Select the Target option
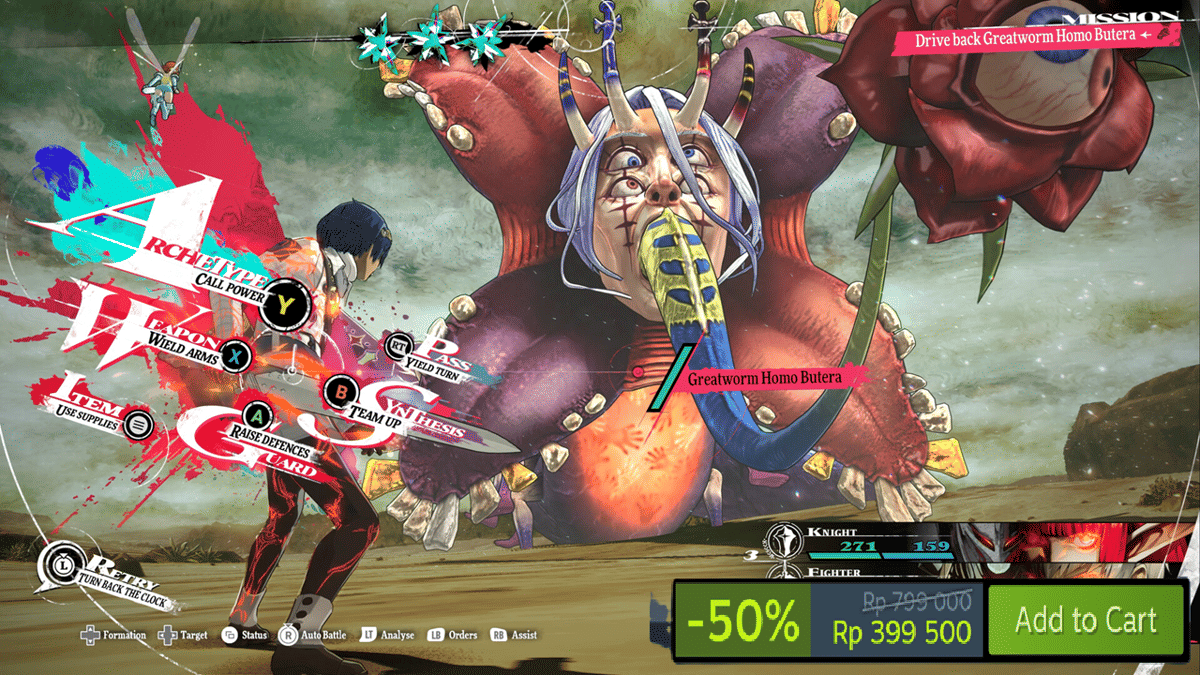Screen dimensions: 1200x675 click(180, 635)
